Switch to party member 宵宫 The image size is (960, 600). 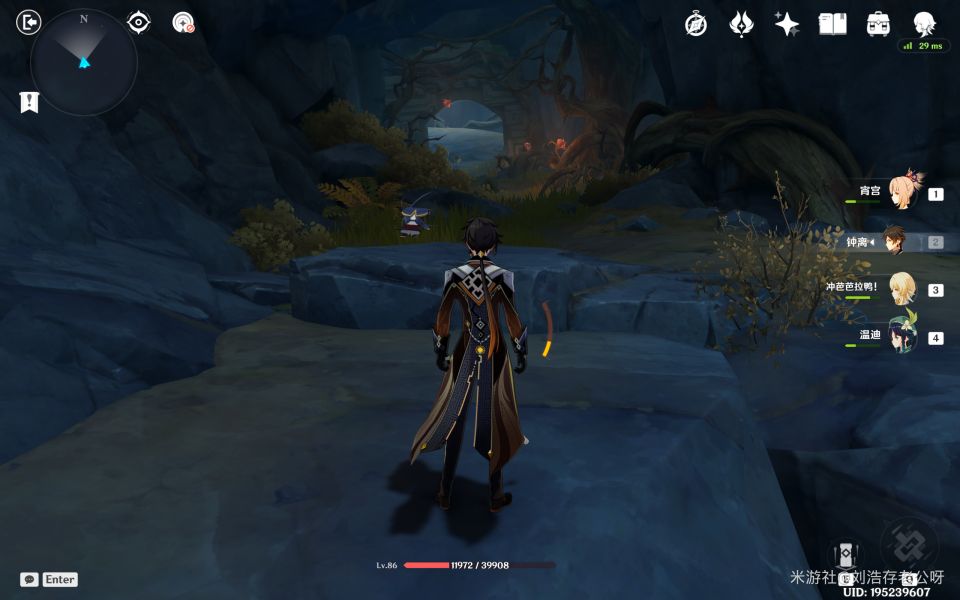(x=903, y=192)
